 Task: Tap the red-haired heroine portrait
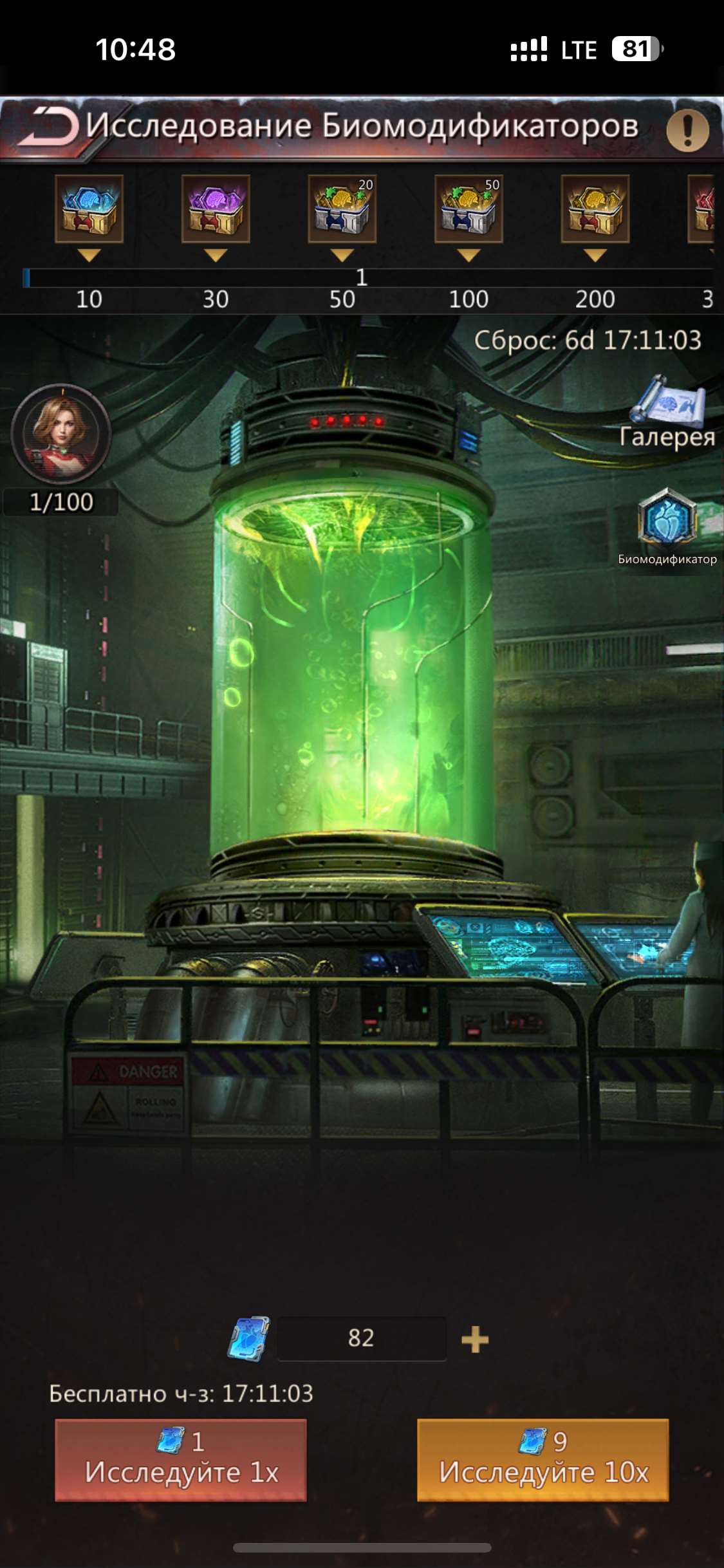coord(61,434)
